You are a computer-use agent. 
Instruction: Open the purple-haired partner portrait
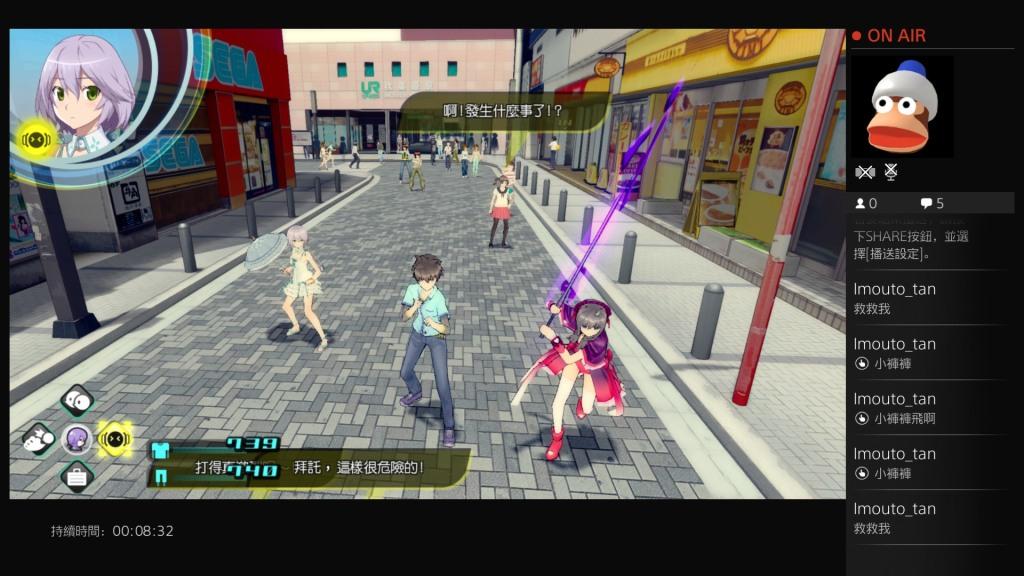coord(83,92)
